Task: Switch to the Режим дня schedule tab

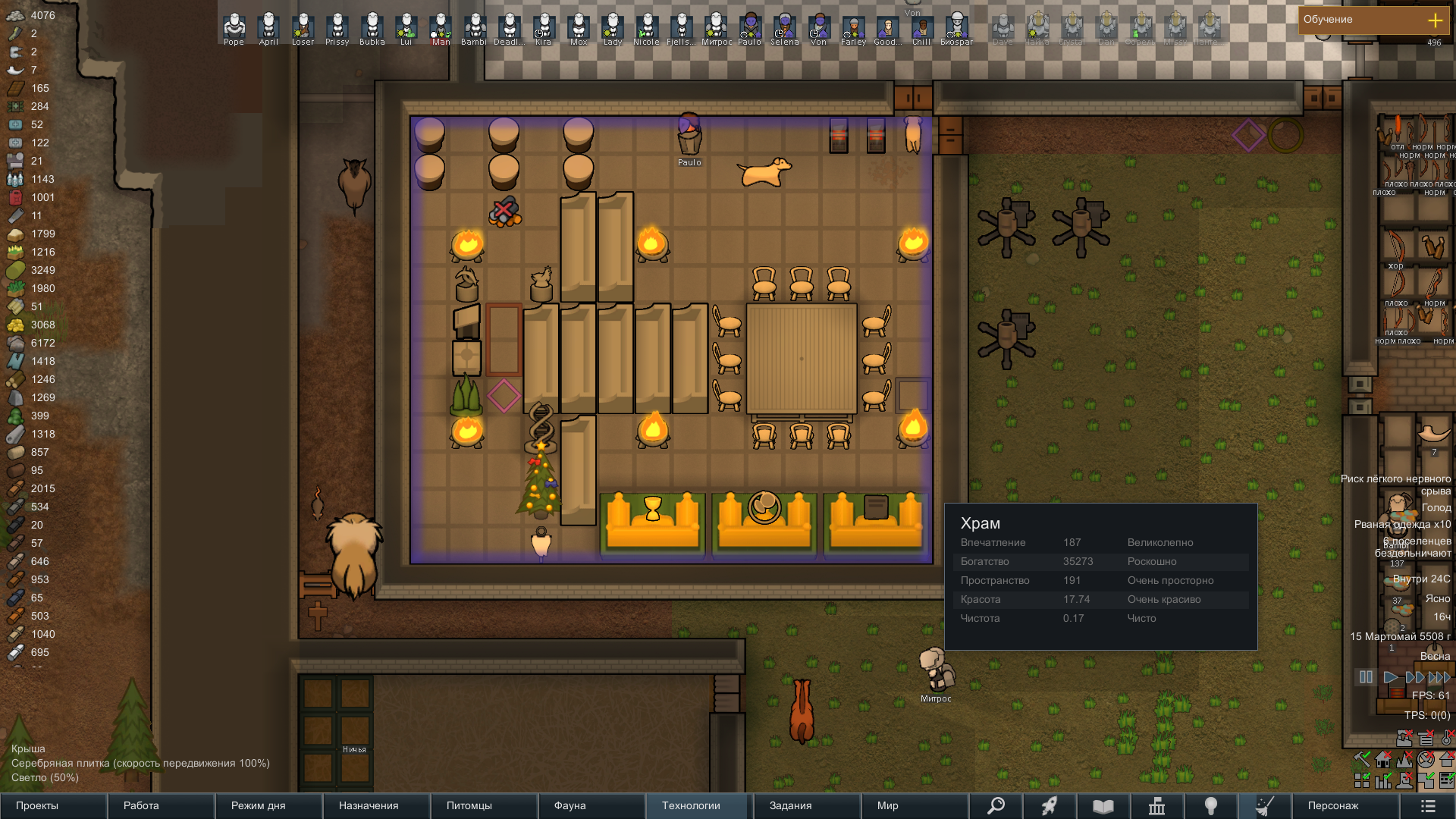Action: [268, 805]
